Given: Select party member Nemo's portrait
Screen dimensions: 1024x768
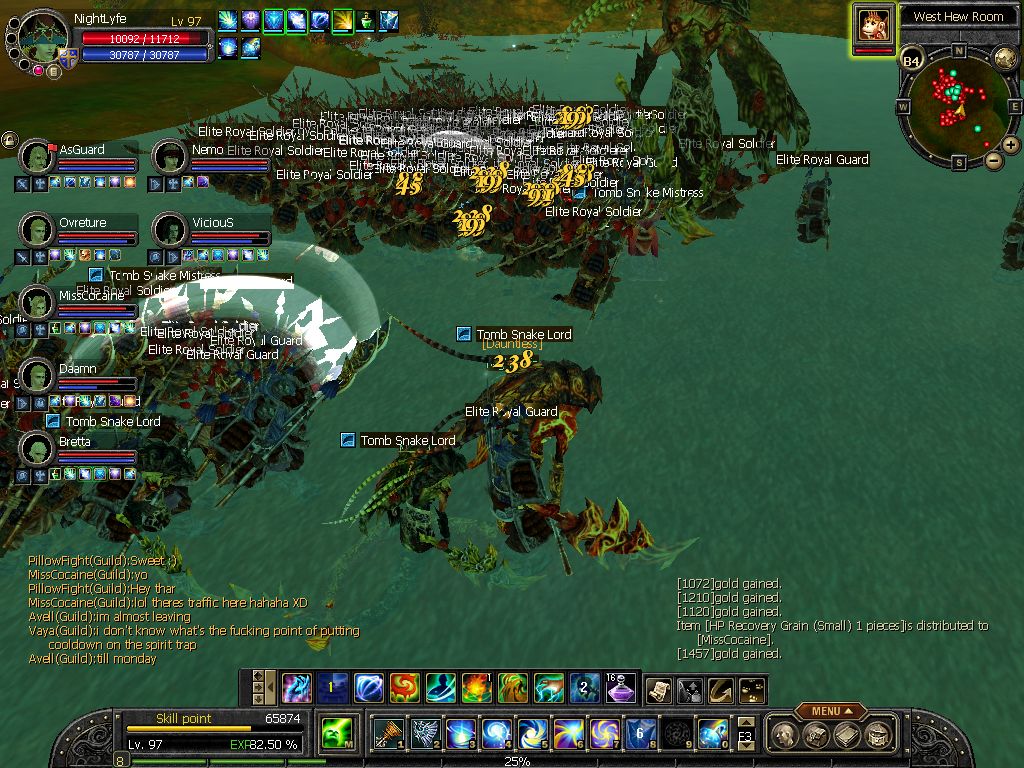Looking at the screenshot, I should [x=171, y=156].
